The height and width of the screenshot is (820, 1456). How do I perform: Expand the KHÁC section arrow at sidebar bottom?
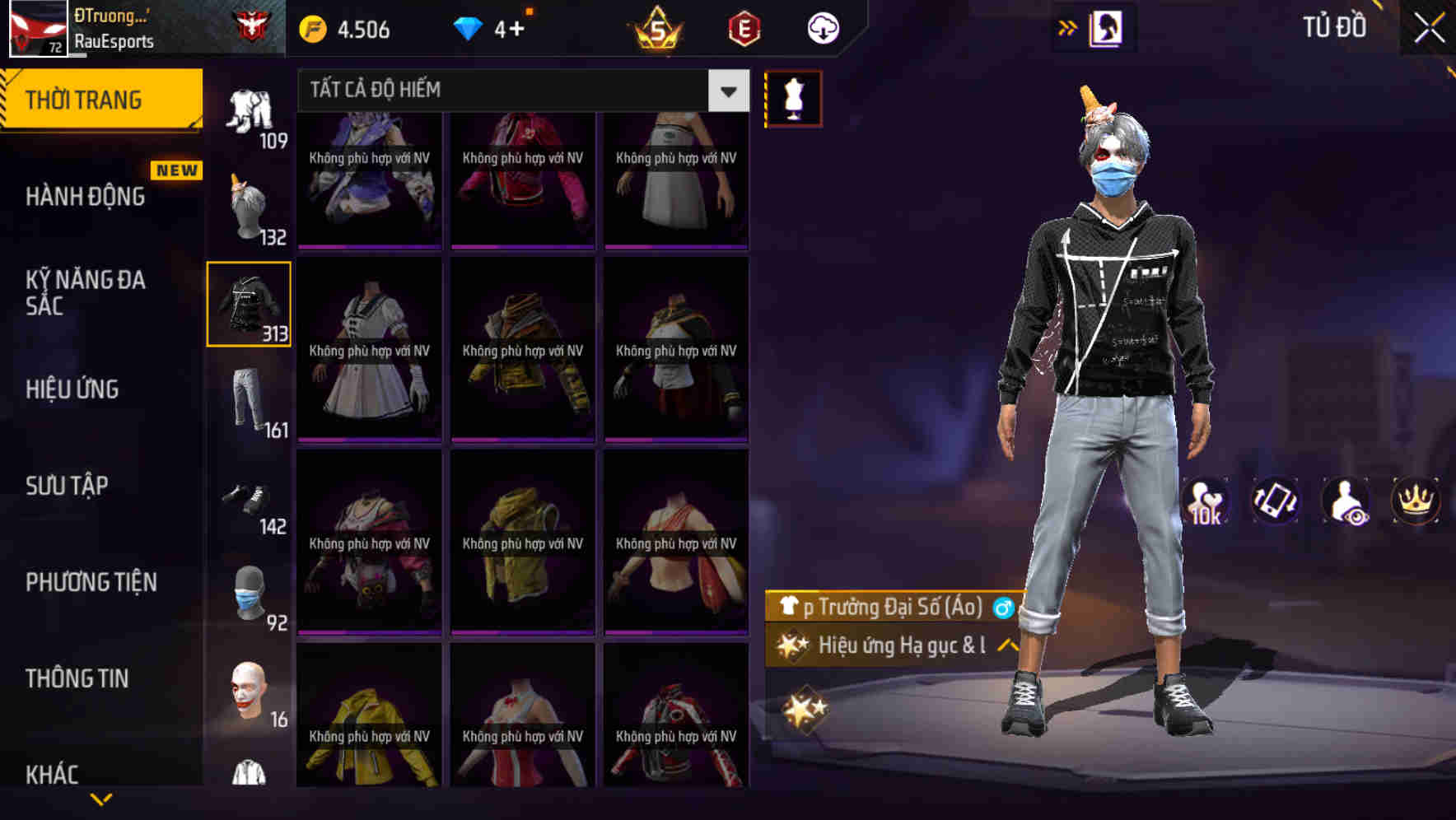point(101,799)
